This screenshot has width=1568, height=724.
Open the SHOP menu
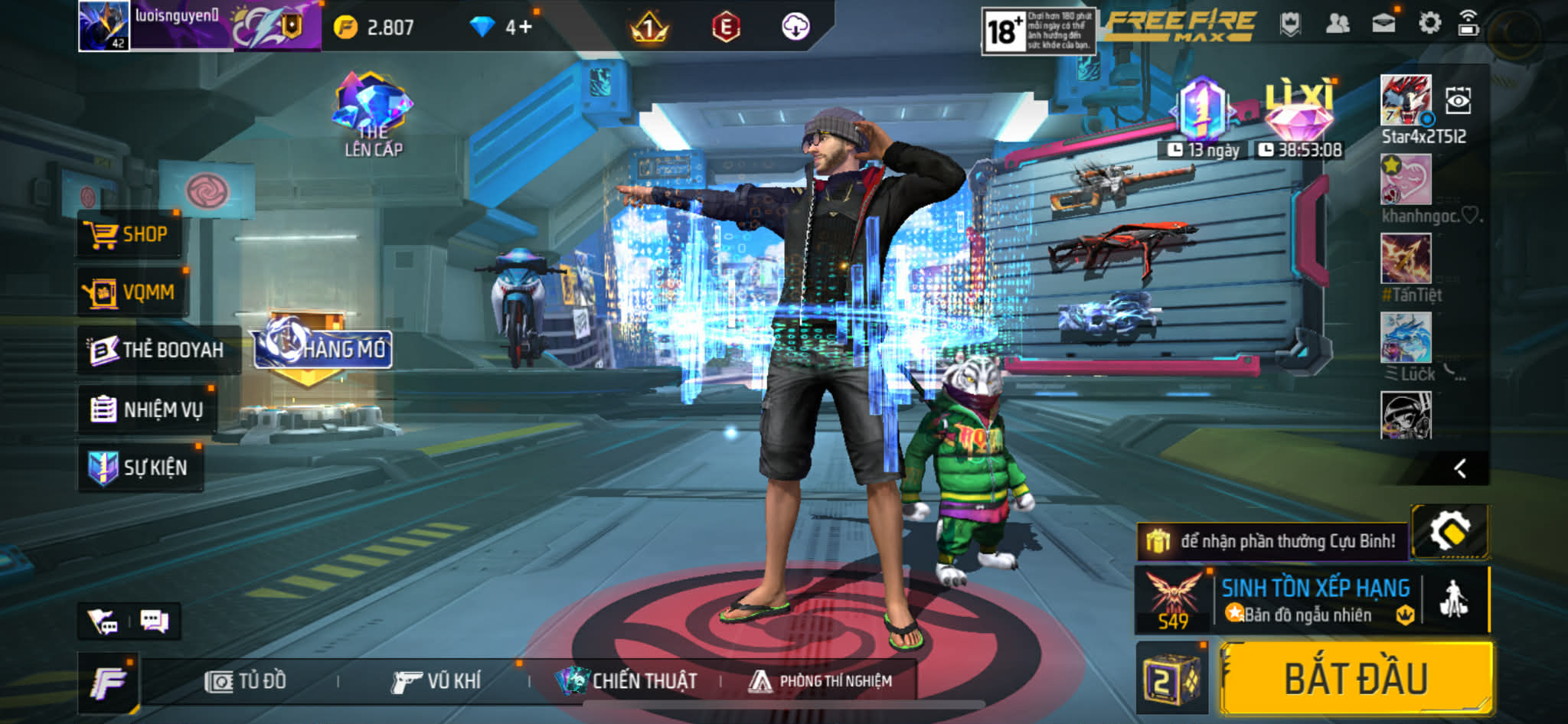coord(129,234)
